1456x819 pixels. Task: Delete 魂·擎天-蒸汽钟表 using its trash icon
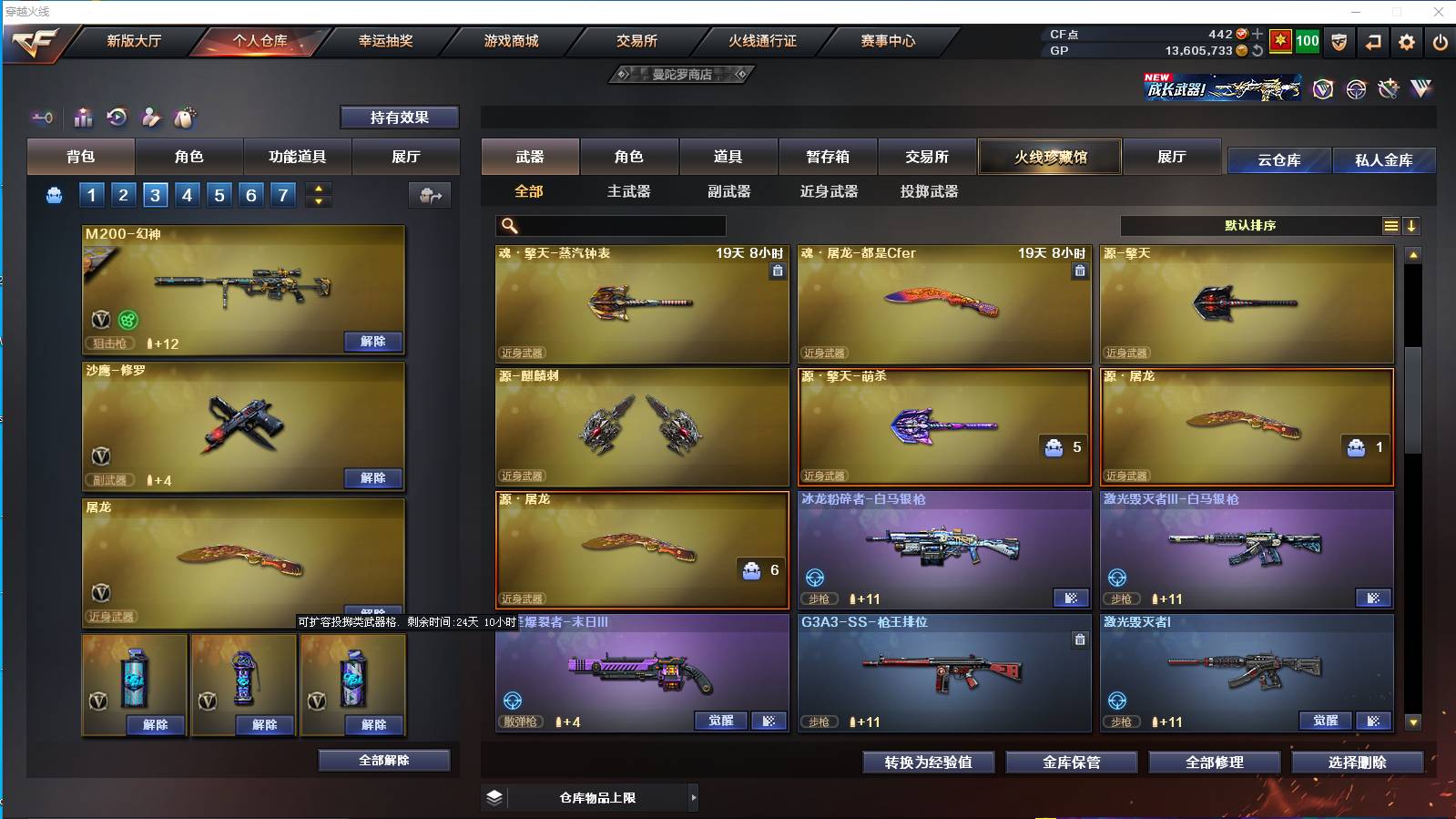pos(779,271)
